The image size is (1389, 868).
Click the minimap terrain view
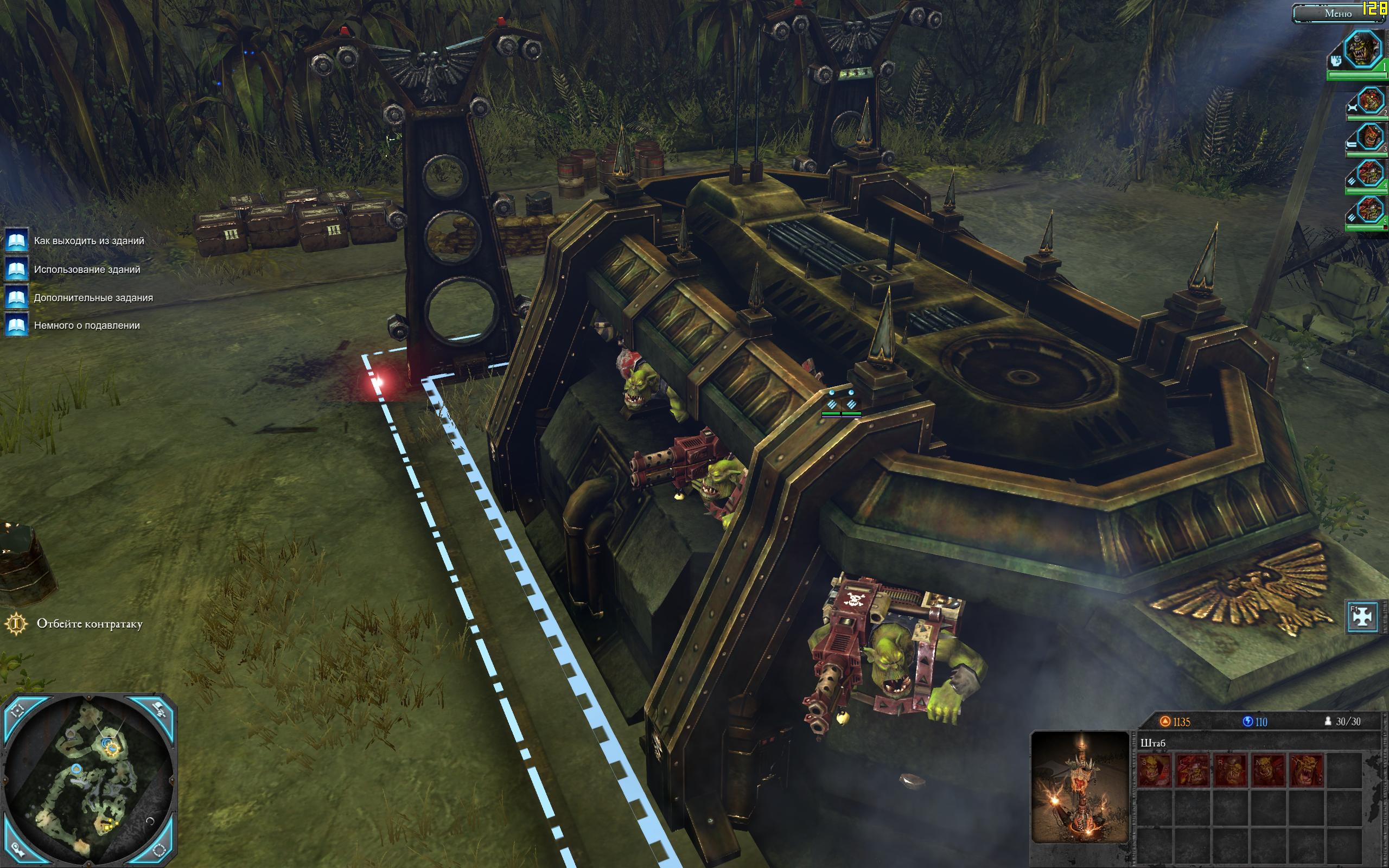click(x=89, y=780)
